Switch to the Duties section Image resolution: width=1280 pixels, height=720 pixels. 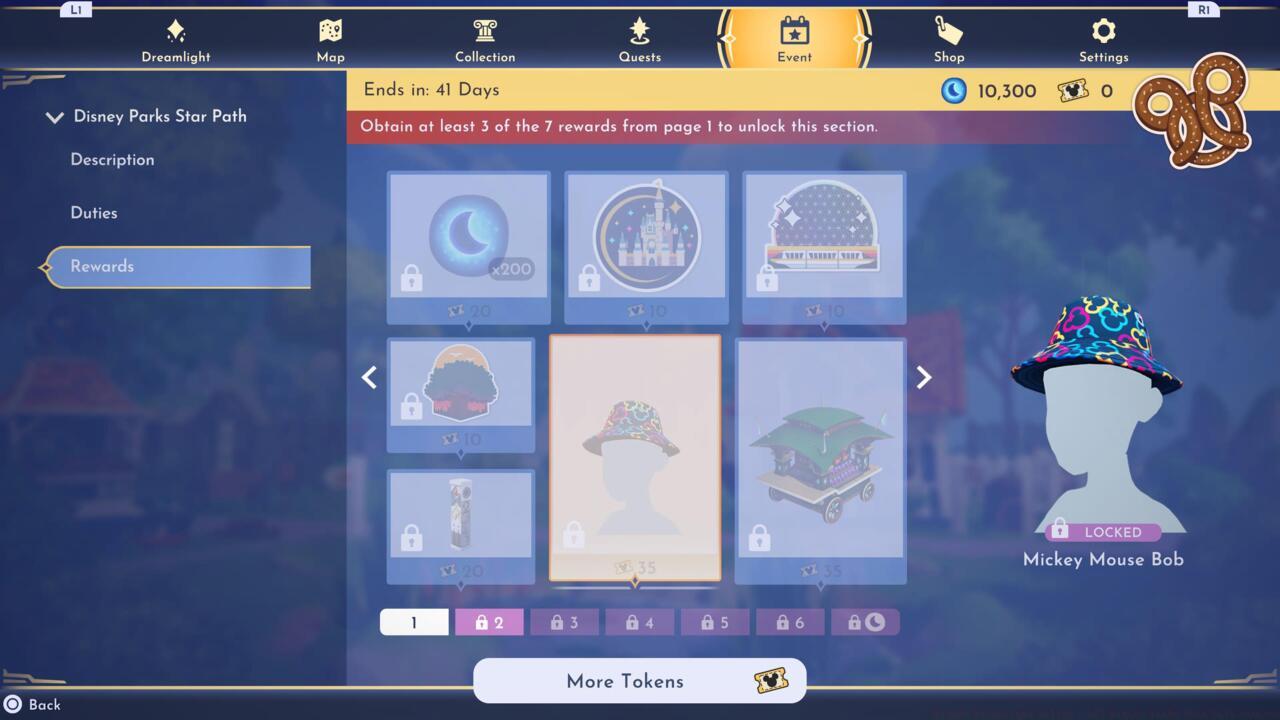click(x=94, y=212)
